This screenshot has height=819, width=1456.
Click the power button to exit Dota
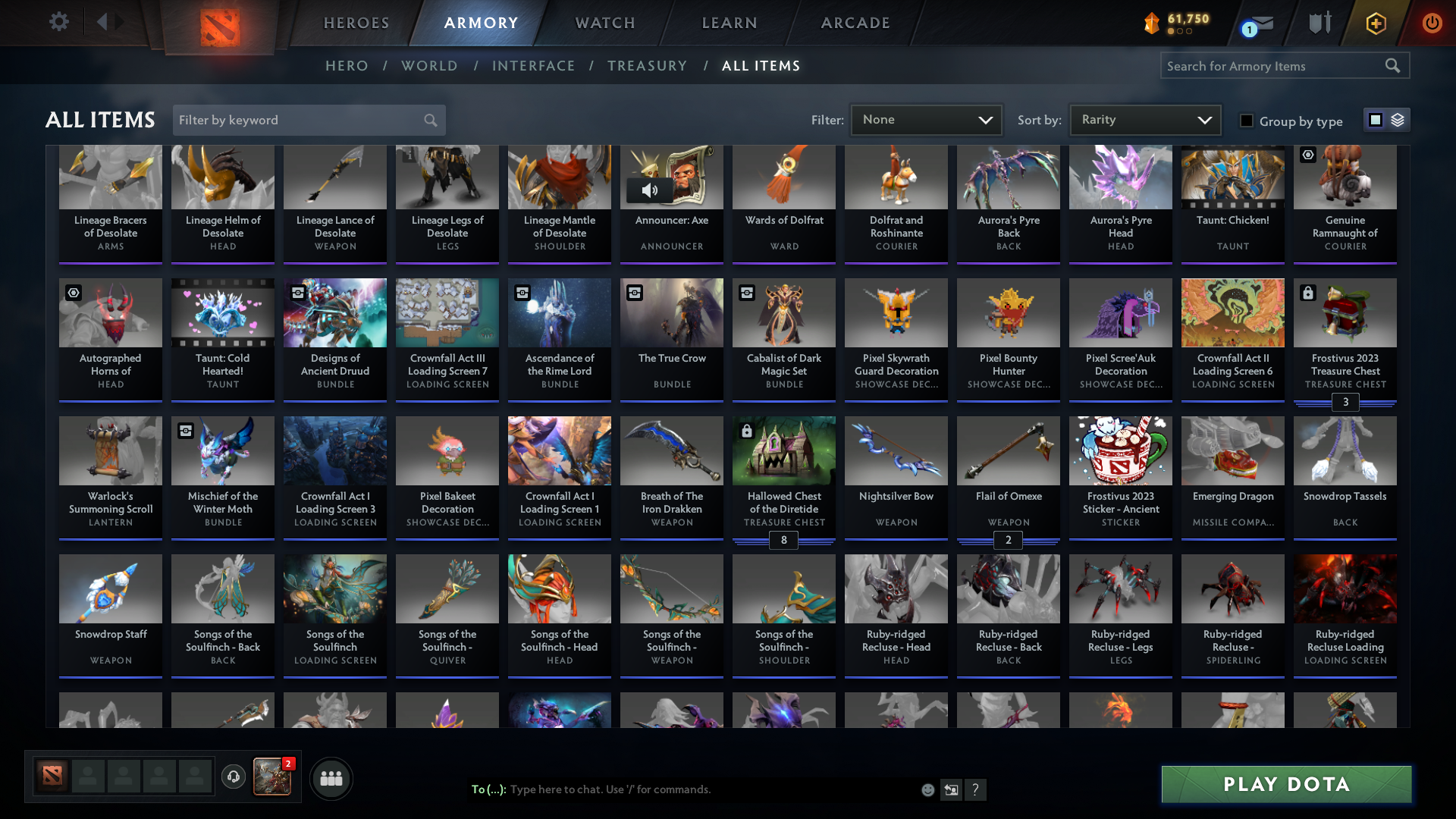[1432, 23]
